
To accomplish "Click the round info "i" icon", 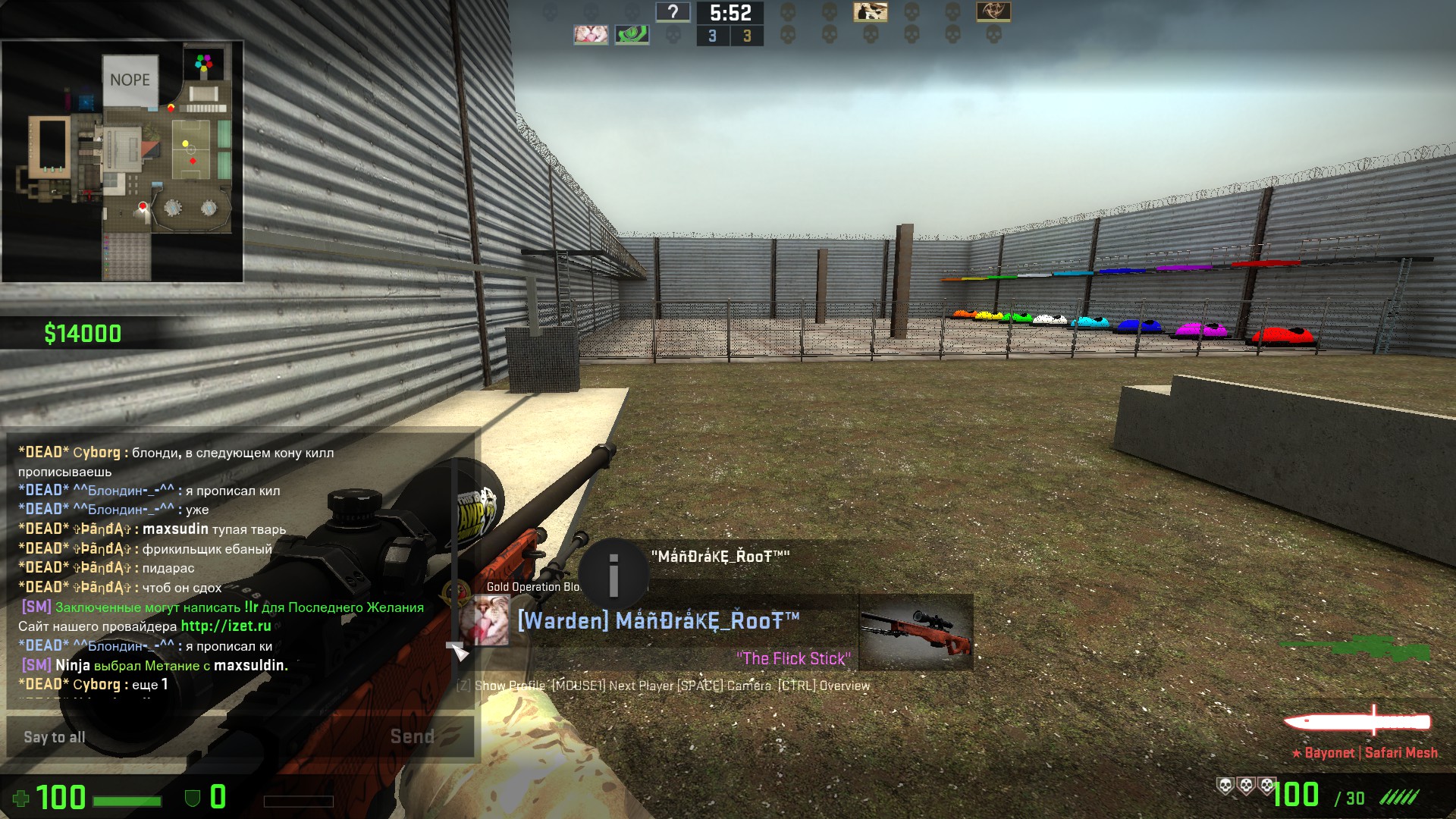I will pyautogui.click(x=613, y=574).
